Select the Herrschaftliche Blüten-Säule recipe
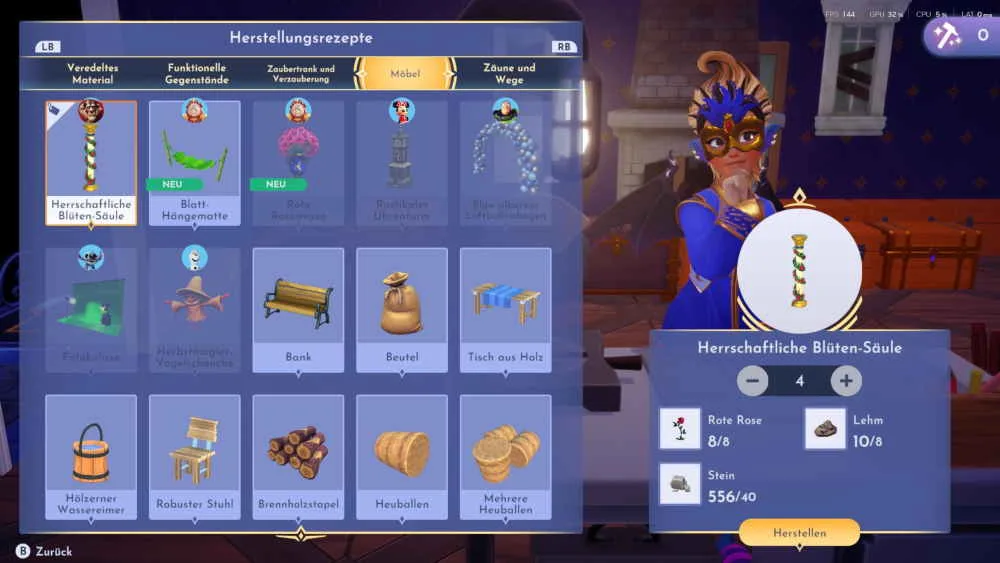Image resolution: width=1000 pixels, height=563 pixels. pyautogui.click(x=91, y=162)
